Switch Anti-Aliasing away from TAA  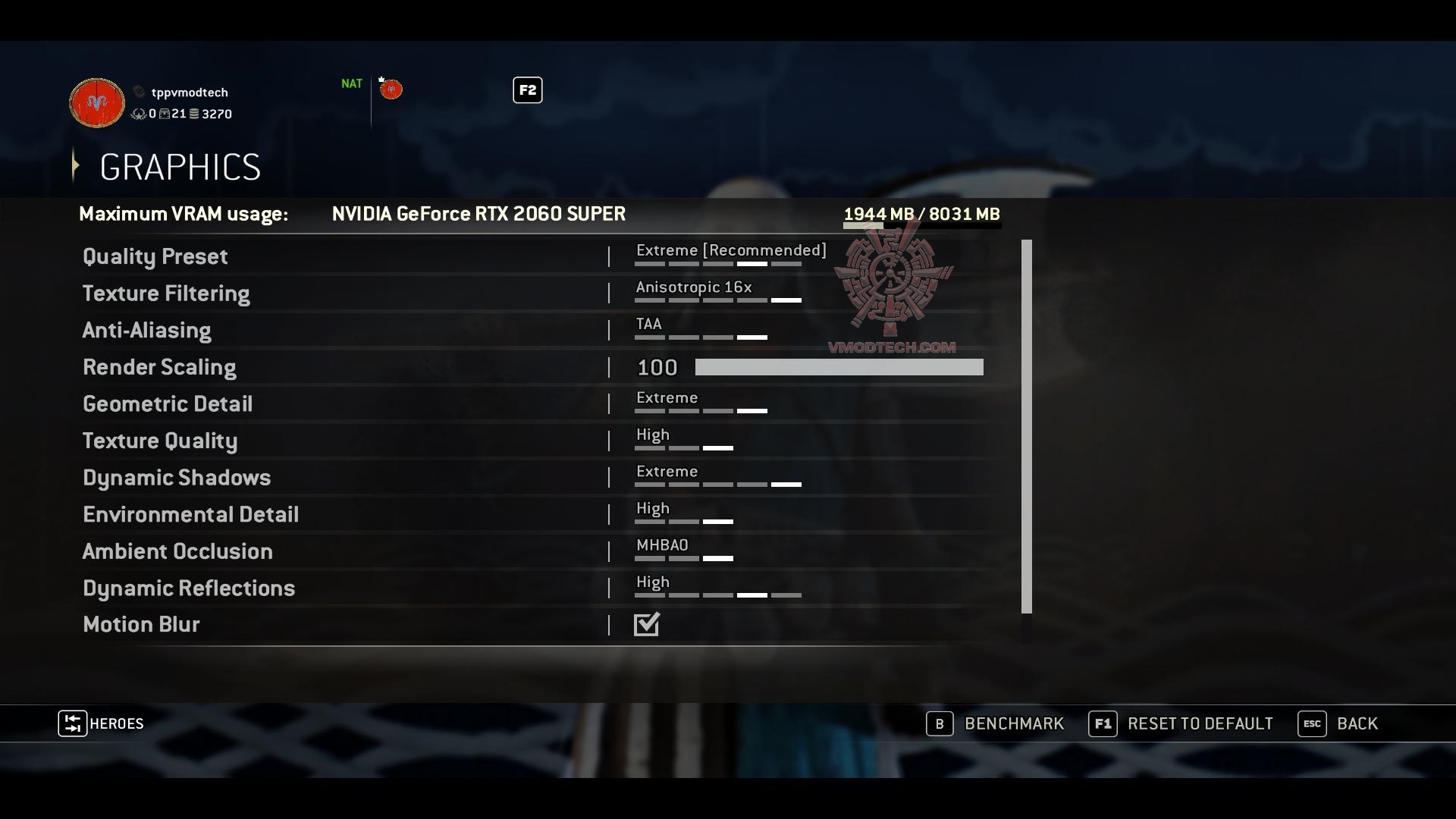pos(648,324)
